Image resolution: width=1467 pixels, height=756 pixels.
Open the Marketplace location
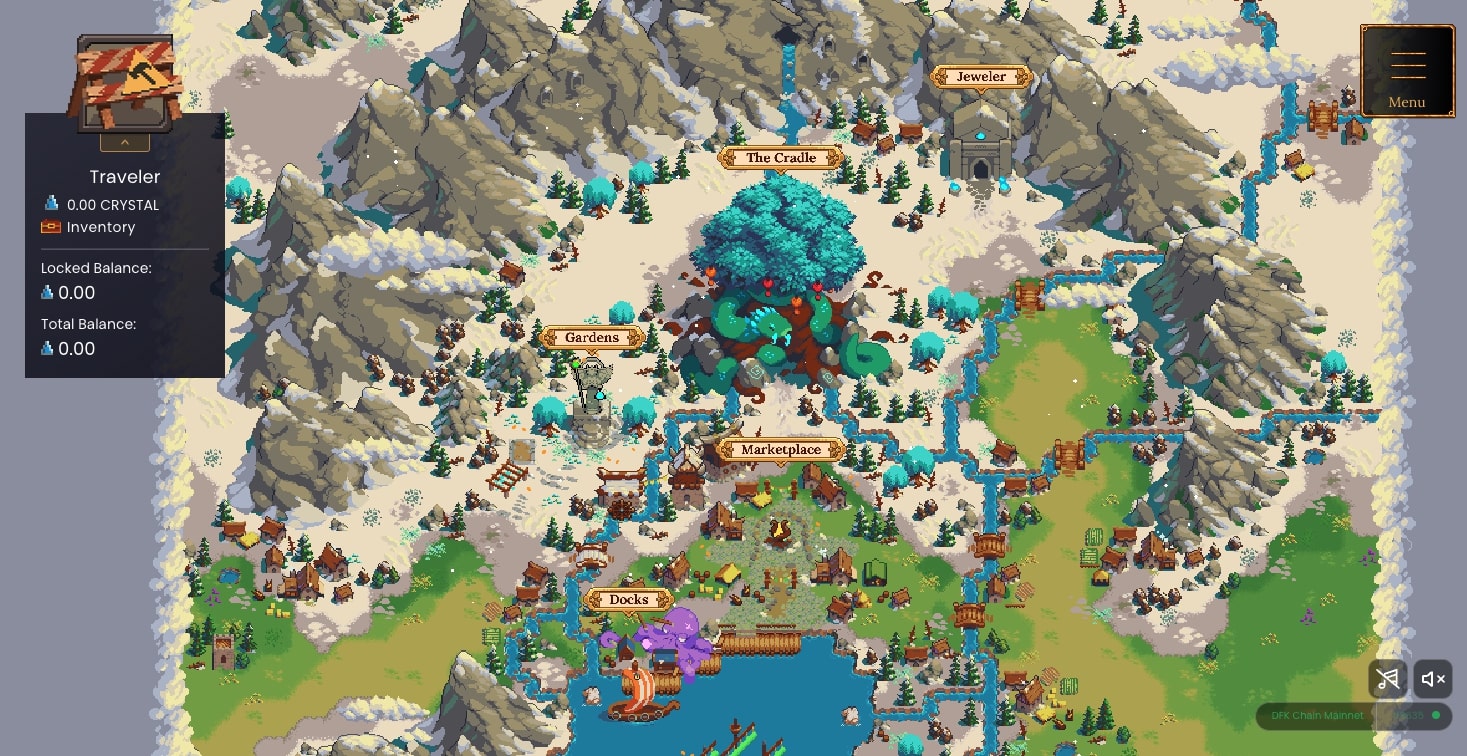coord(781,450)
